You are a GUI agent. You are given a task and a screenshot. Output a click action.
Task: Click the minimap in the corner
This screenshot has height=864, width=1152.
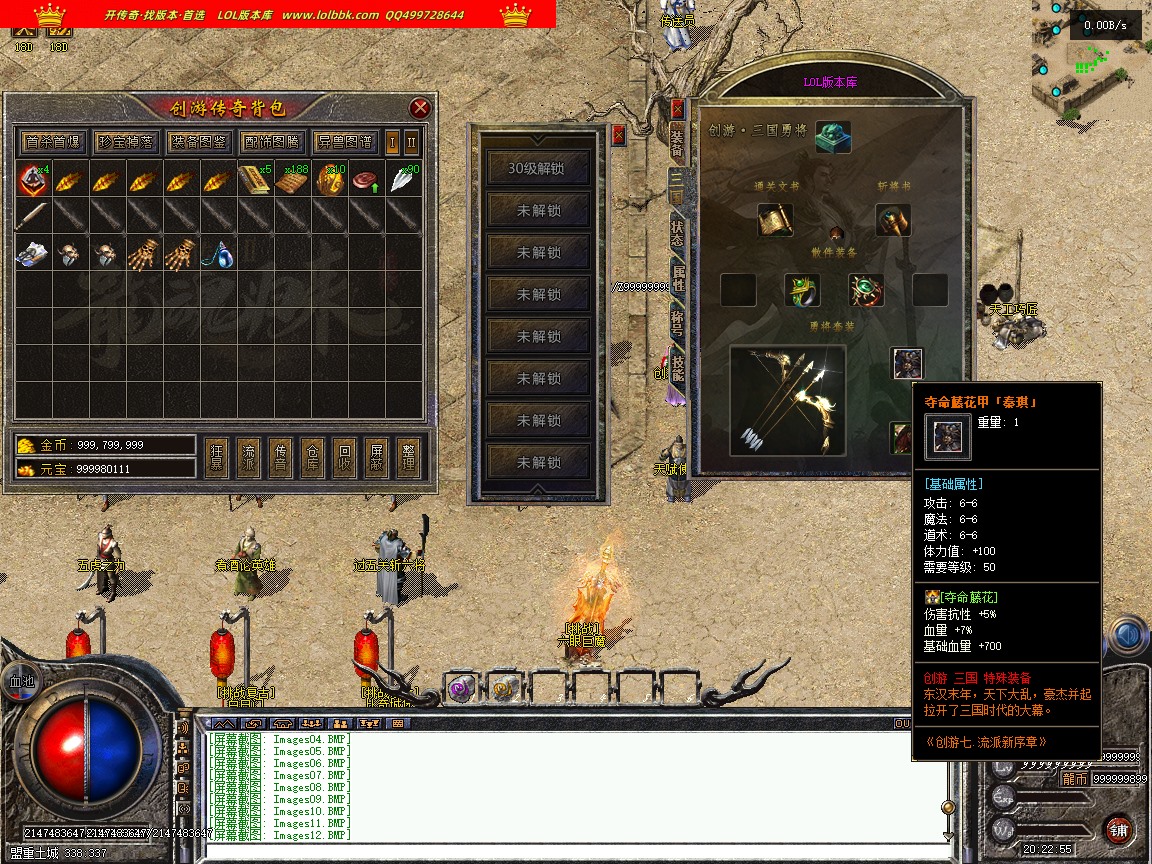coord(1091,60)
